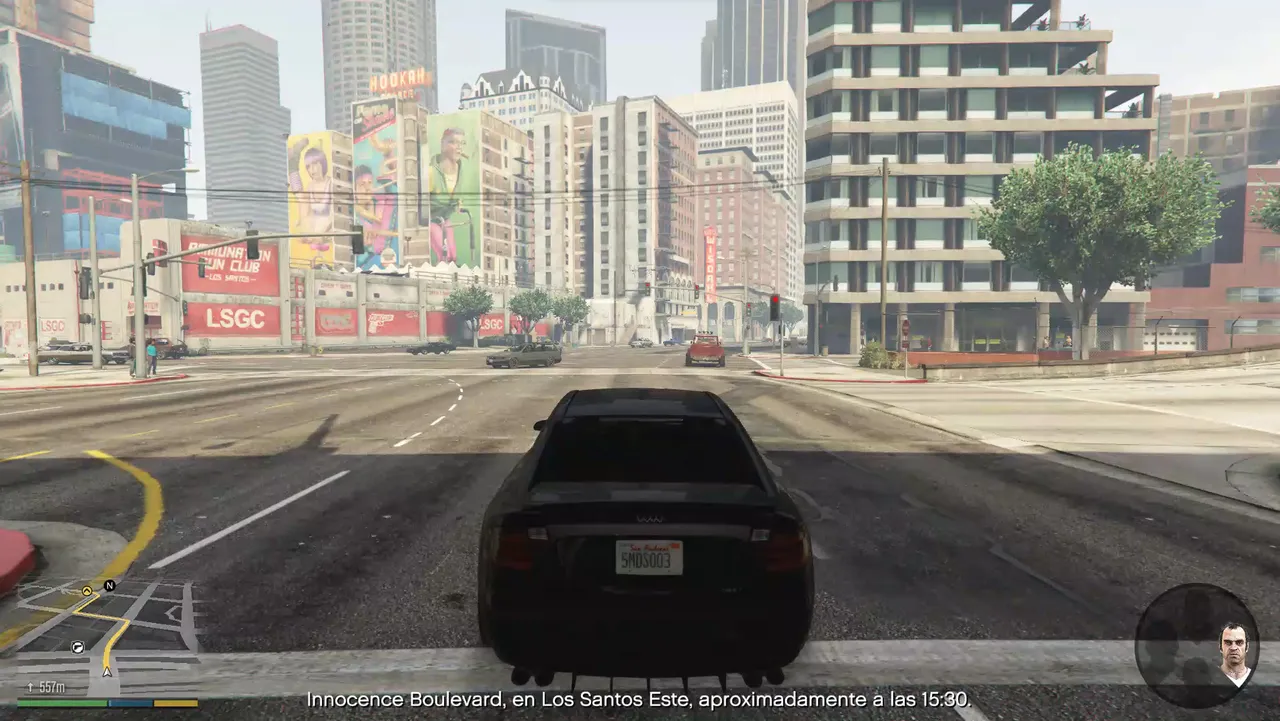Image resolution: width=1280 pixels, height=721 pixels.
Task: Click the gun shop marker on the minimap
Action: click(x=77, y=648)
